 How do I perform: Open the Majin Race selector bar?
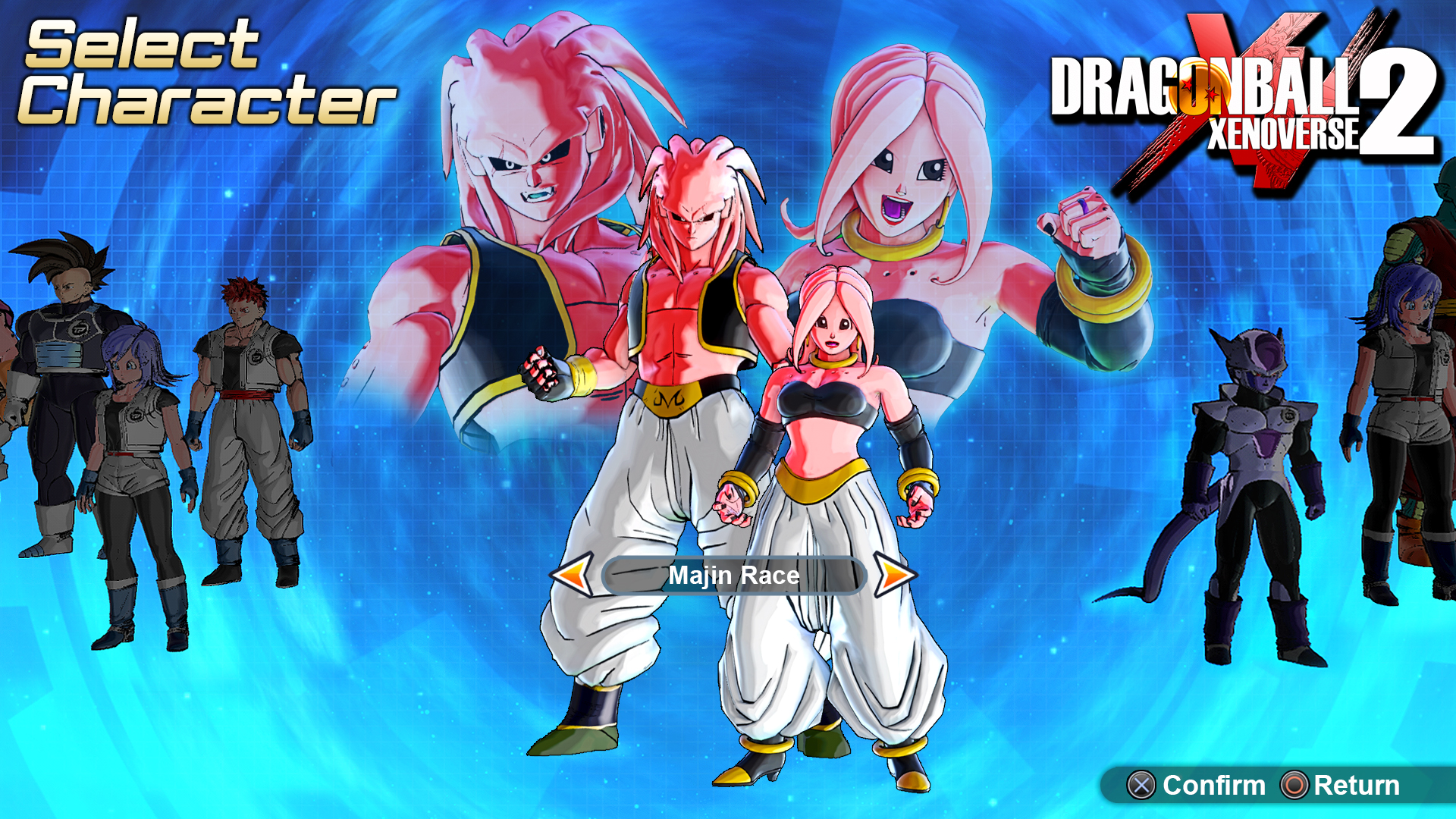[733, 575]
